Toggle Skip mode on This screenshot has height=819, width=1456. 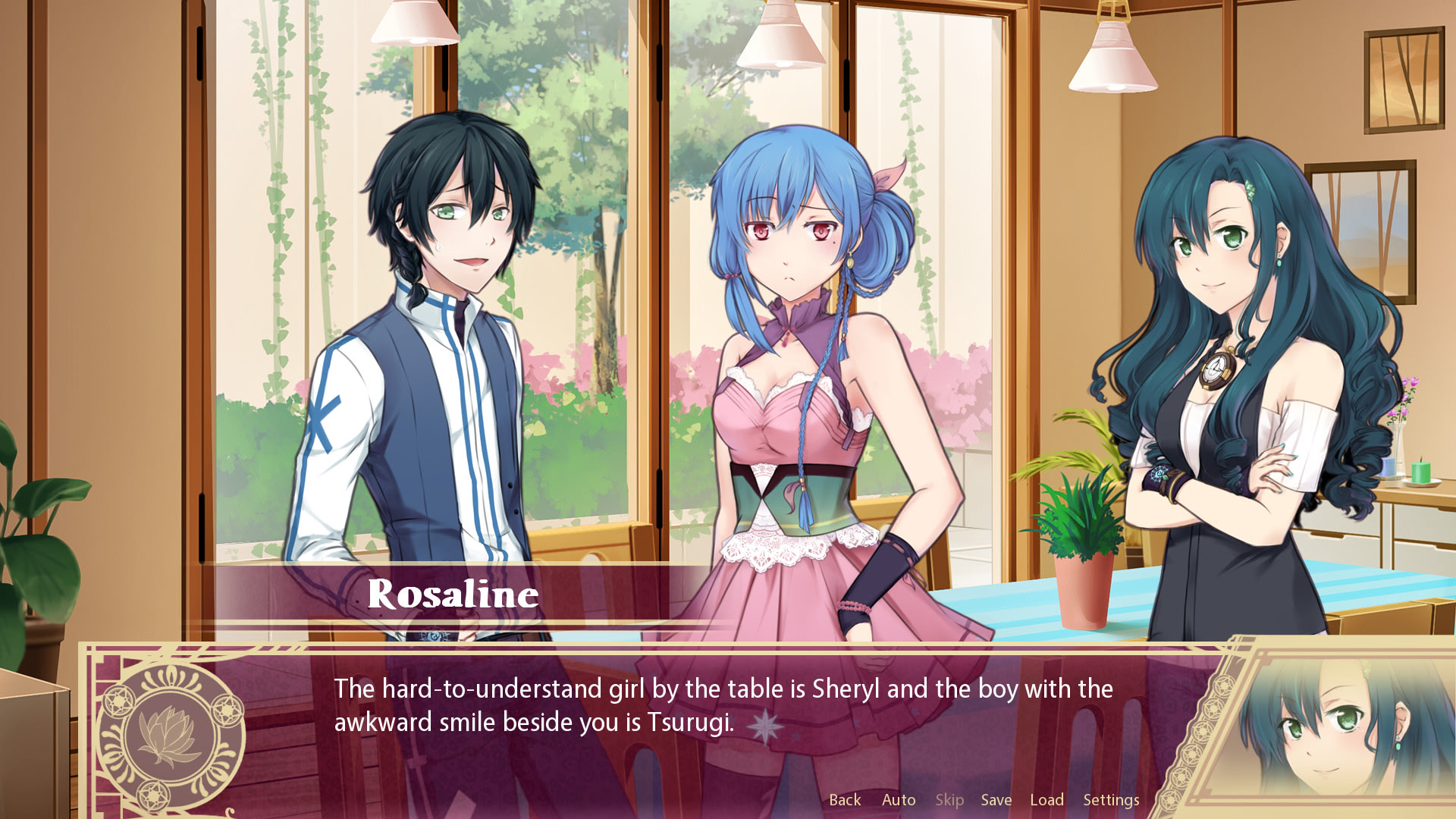point(950,800)
